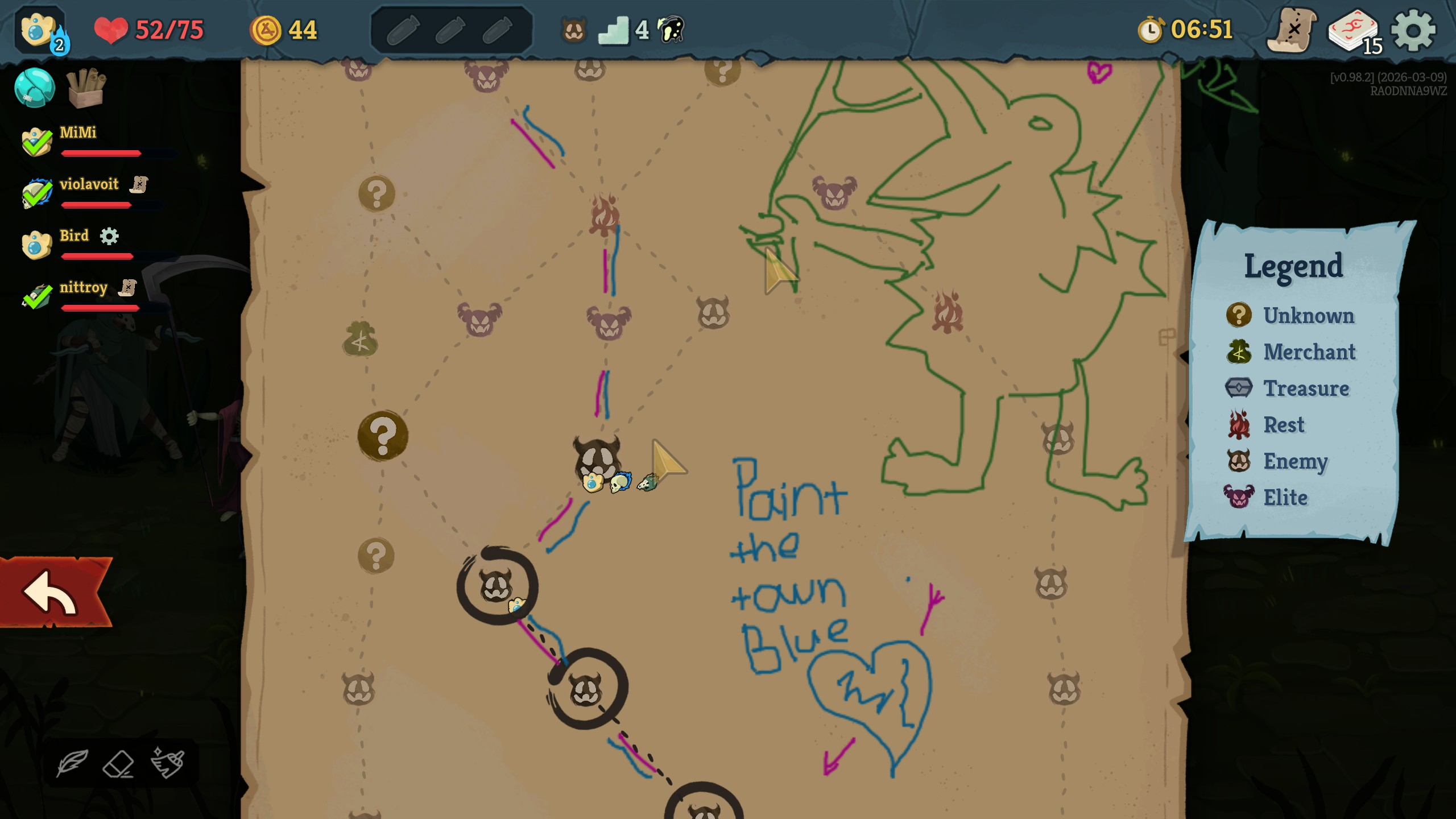
Task: Click the Treasure entry in the legend
Action: 1305,388
